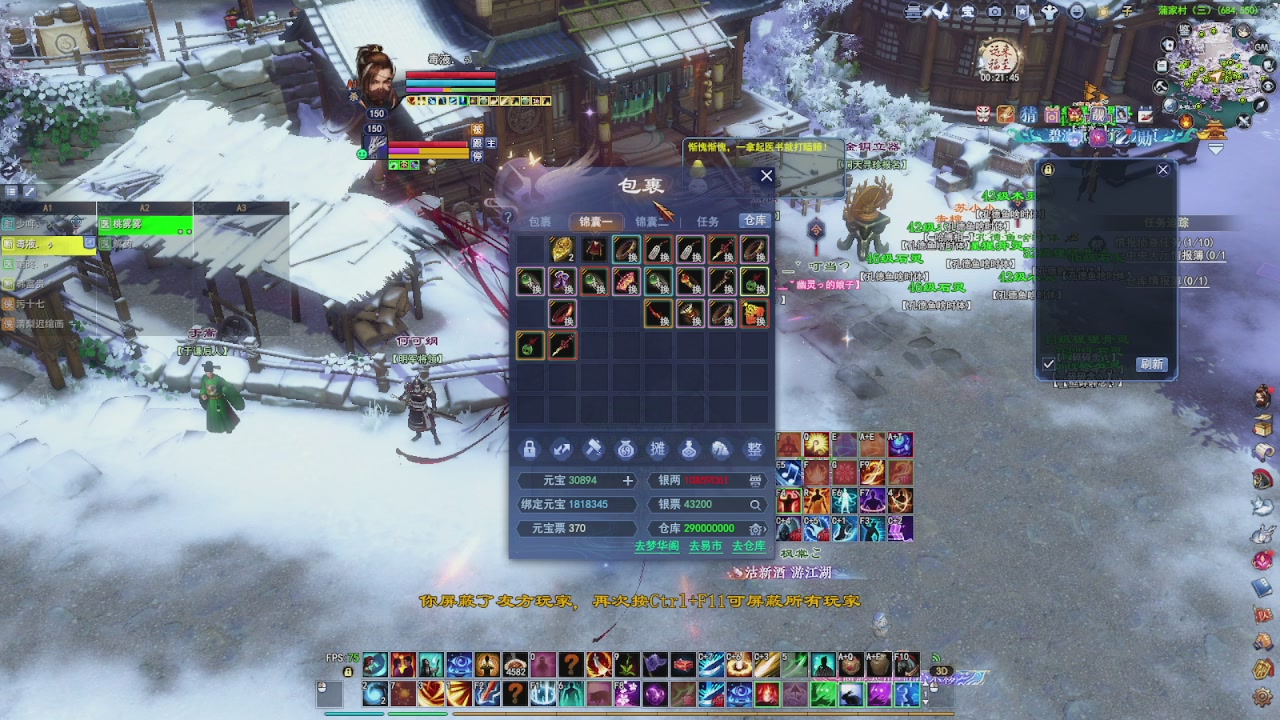Follow the 去梦华阁 link
The image size is (1280, 720).
point(656,546)
